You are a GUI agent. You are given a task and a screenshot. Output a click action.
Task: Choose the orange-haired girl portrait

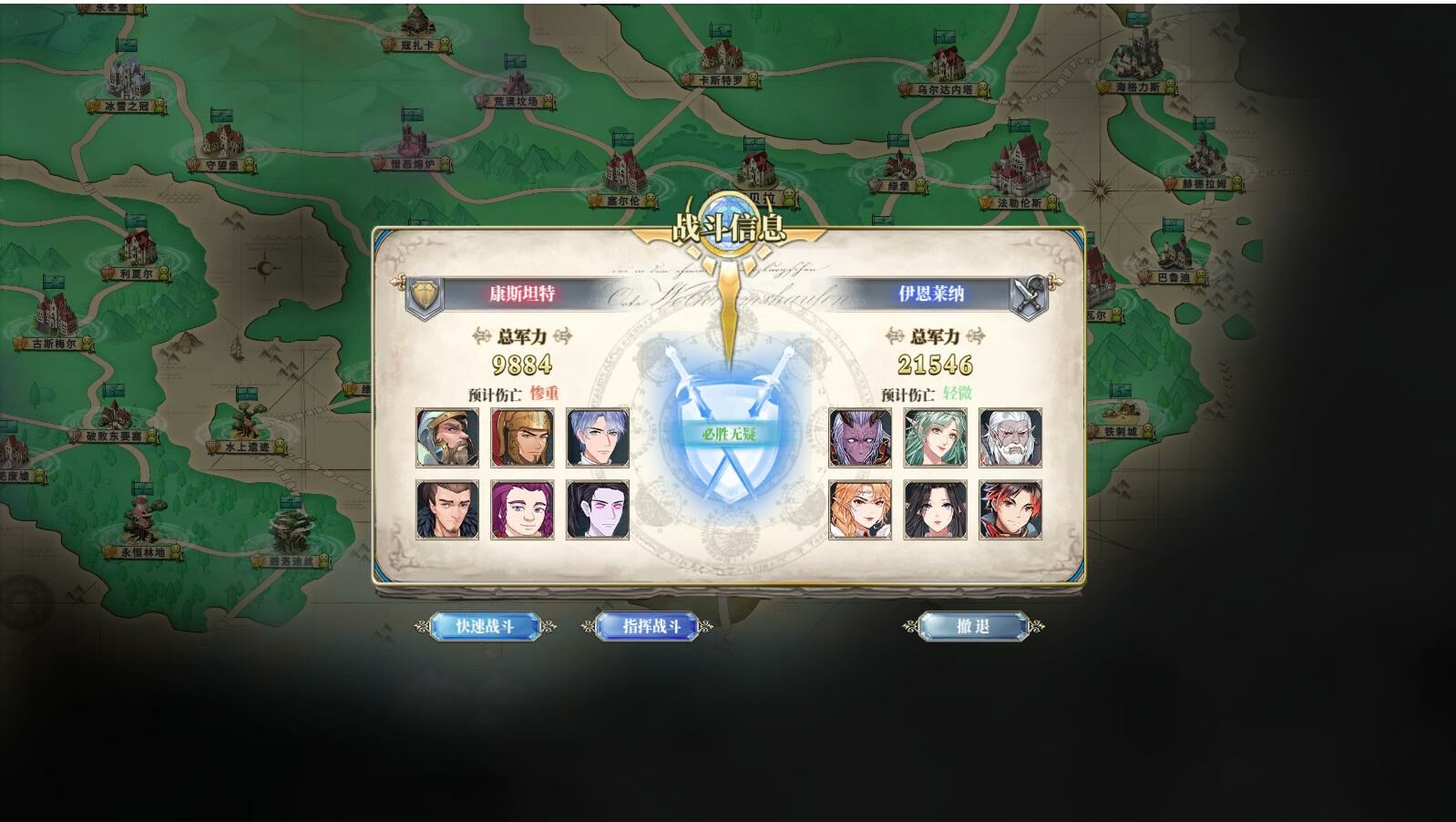coord(860,510)
